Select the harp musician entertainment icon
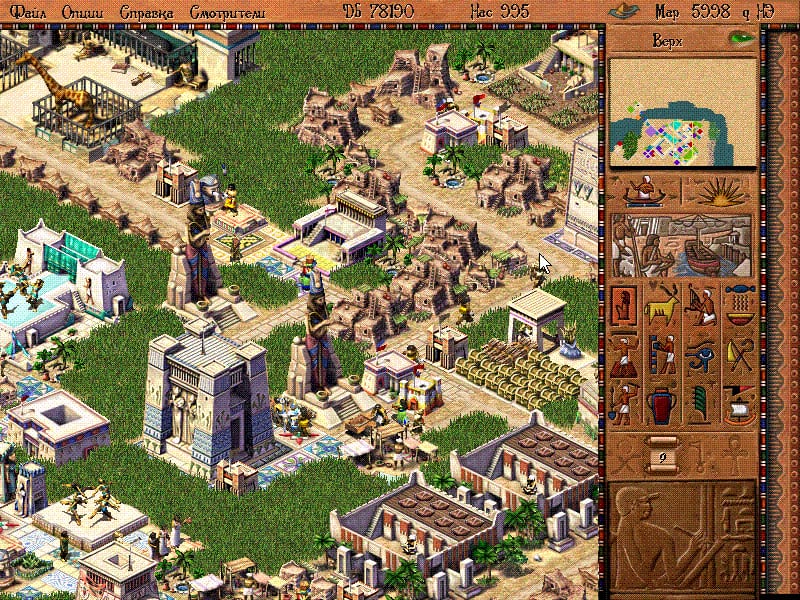The width and height of the screenshot is (800, 600). (x=700, y=304)
